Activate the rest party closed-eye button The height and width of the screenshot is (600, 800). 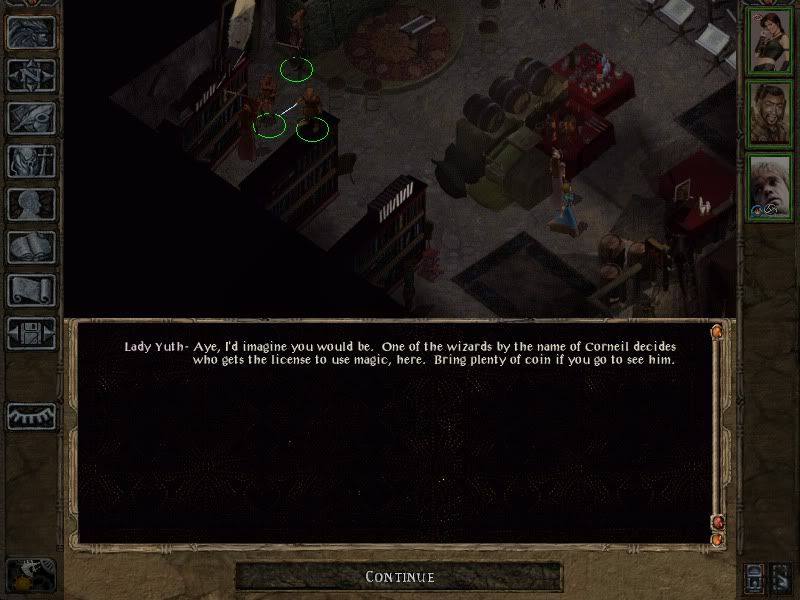click(31, 416)
